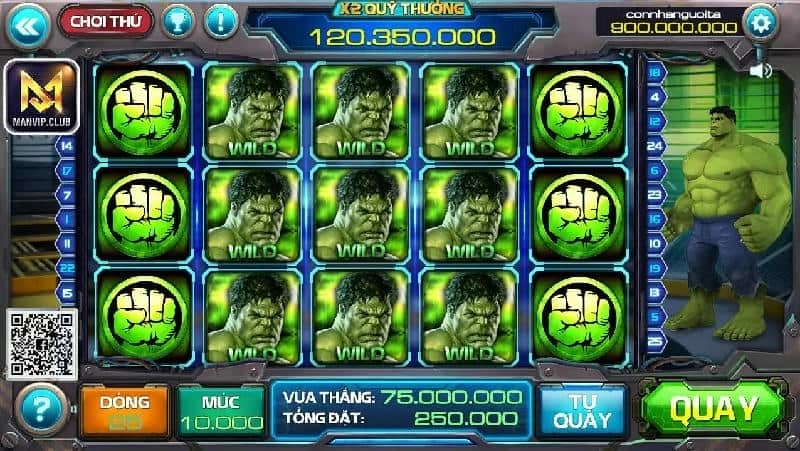Open the question mark help button
This screenshot has height=451, width=800.
(41, 409)
